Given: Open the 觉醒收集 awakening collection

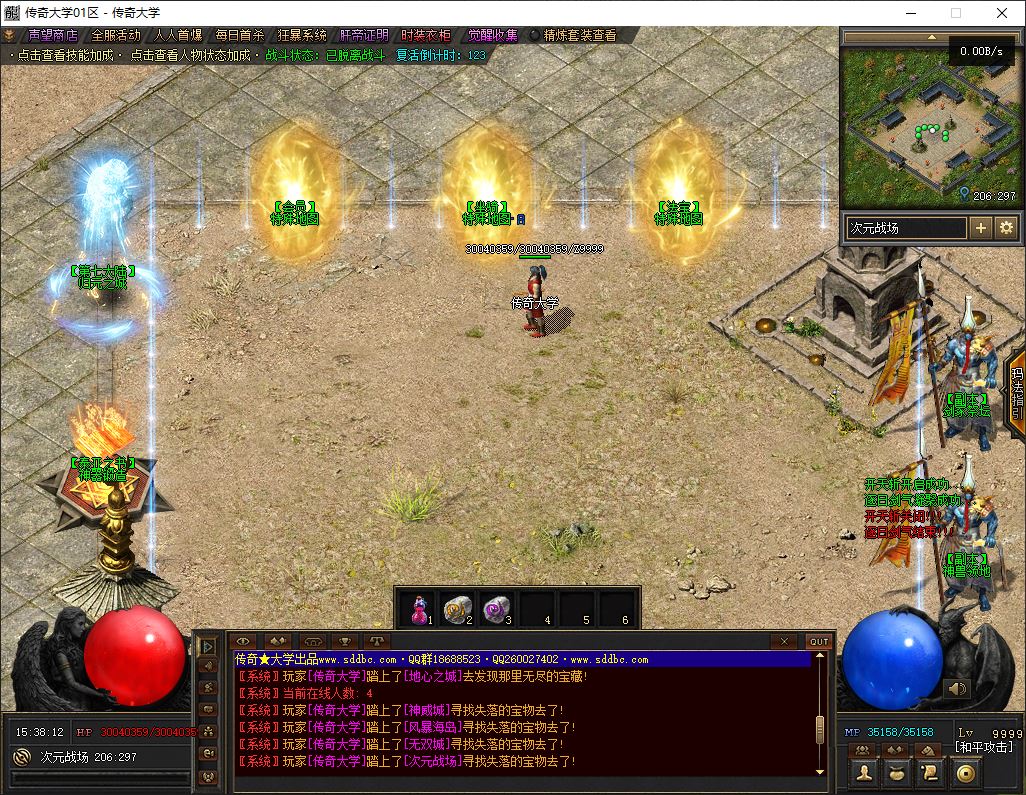Looking at the screenshot, I should 488,35.
